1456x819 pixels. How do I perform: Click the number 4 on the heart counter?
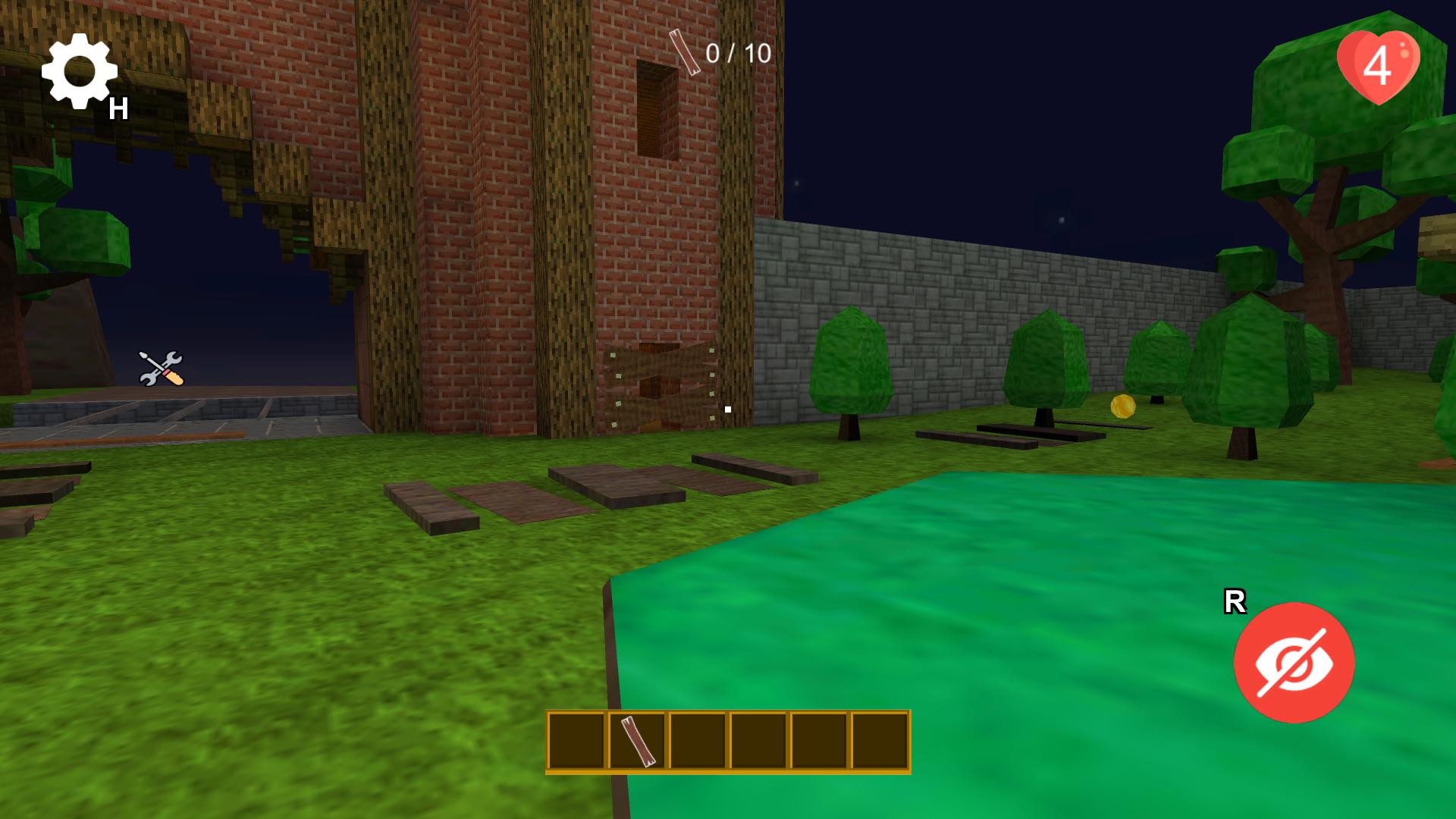[x=1379, y=65]
